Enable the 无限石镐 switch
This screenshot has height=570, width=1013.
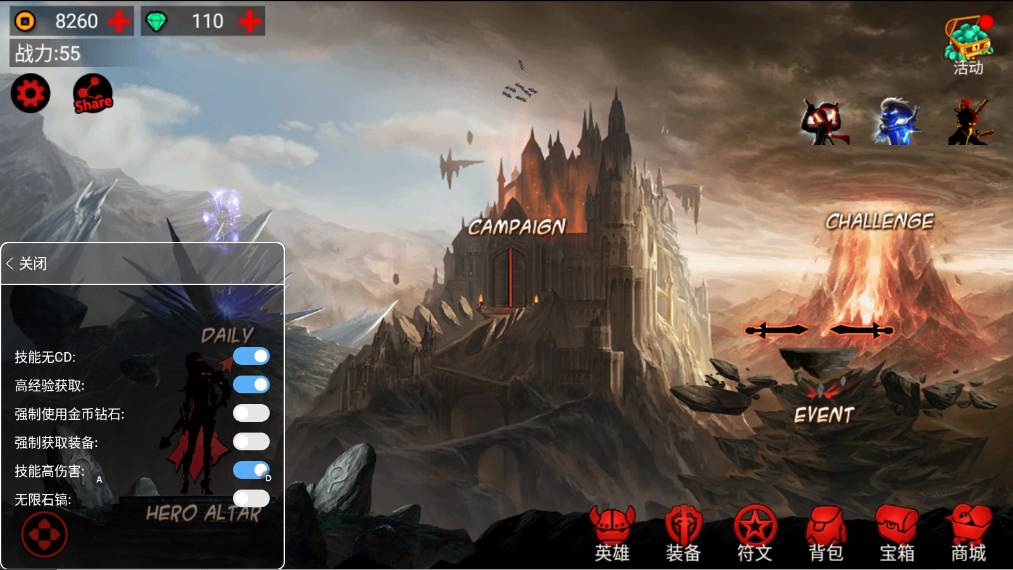[x=251, y=498]
